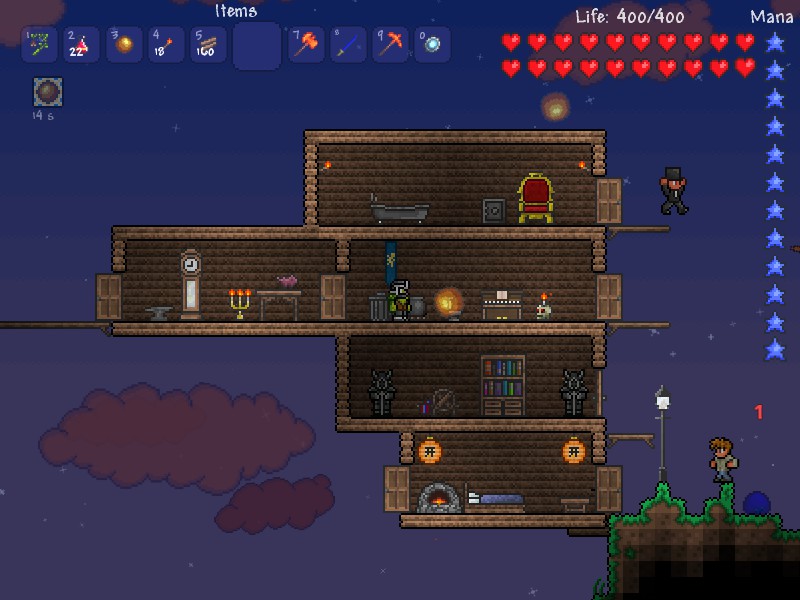Choose the golden orb item in slot 3
Image resolution: width=800 pixels, height=600 pixels.
tap(125, 45)
